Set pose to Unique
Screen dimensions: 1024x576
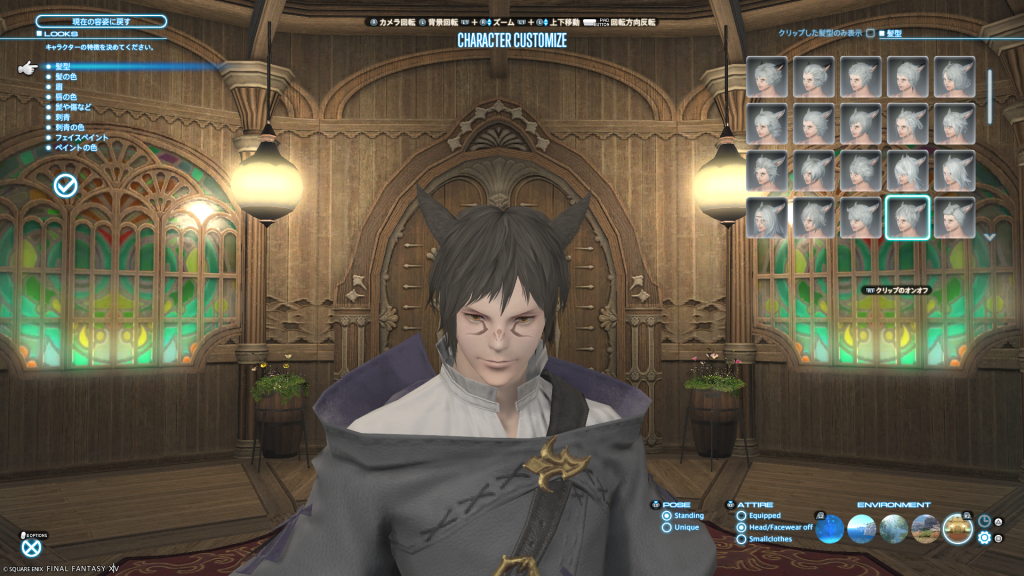pos(667,527)
